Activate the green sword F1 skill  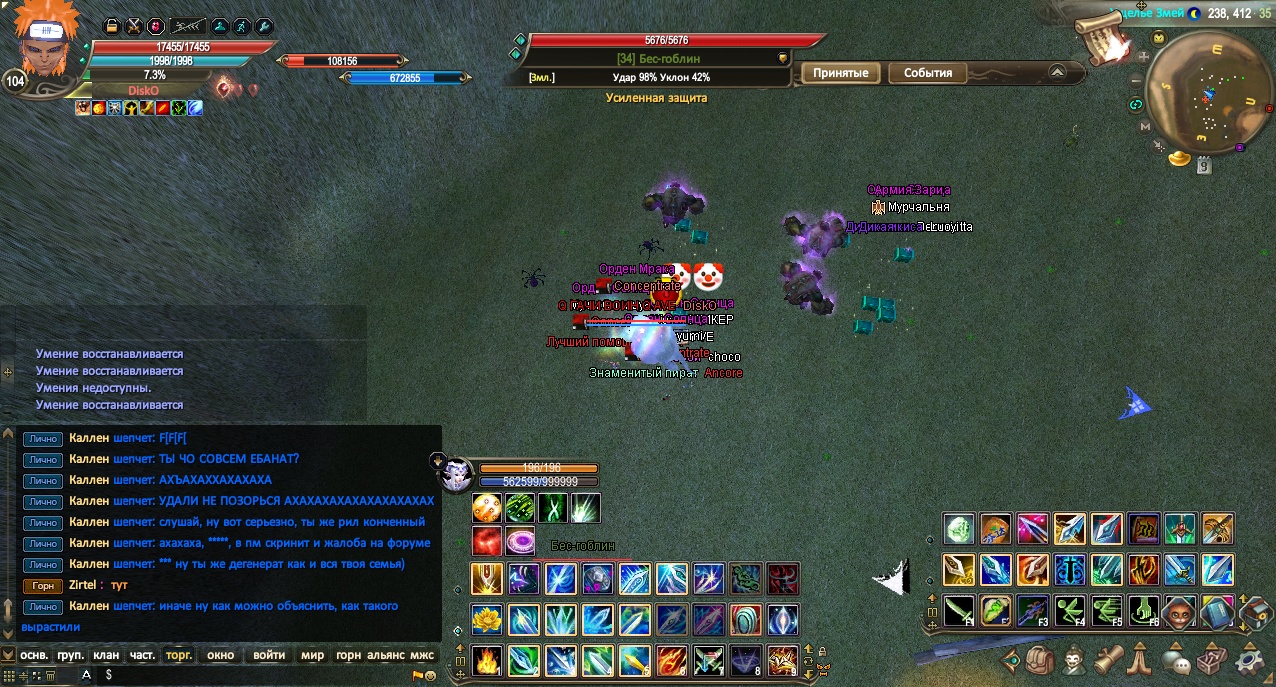959,609
